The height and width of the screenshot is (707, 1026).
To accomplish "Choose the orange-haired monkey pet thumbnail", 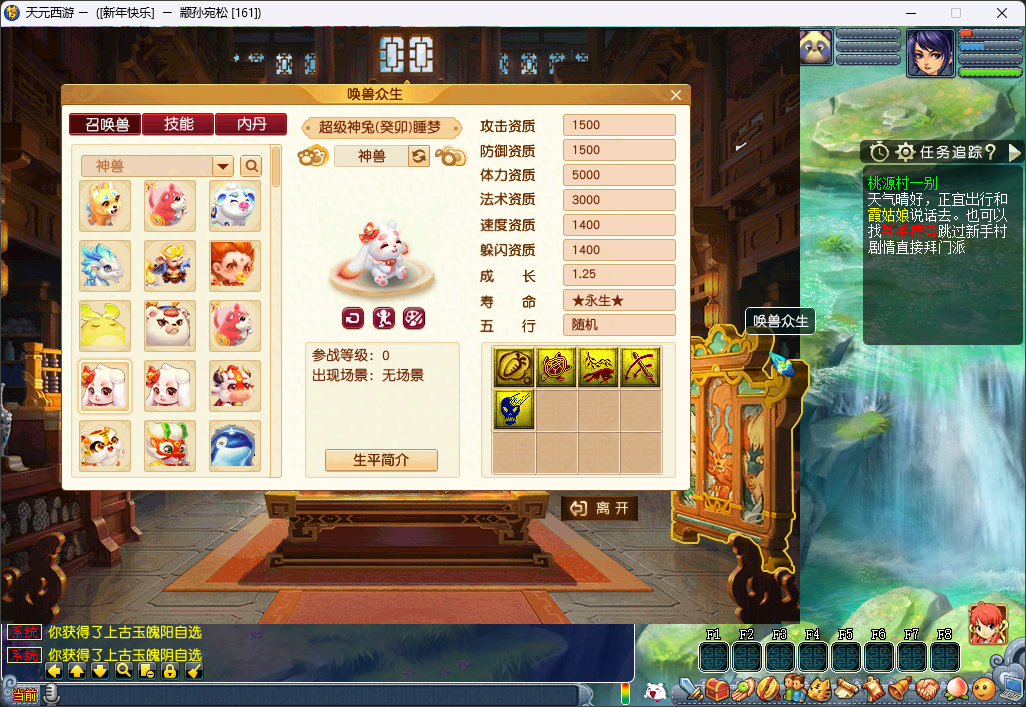I will point(235,265).
